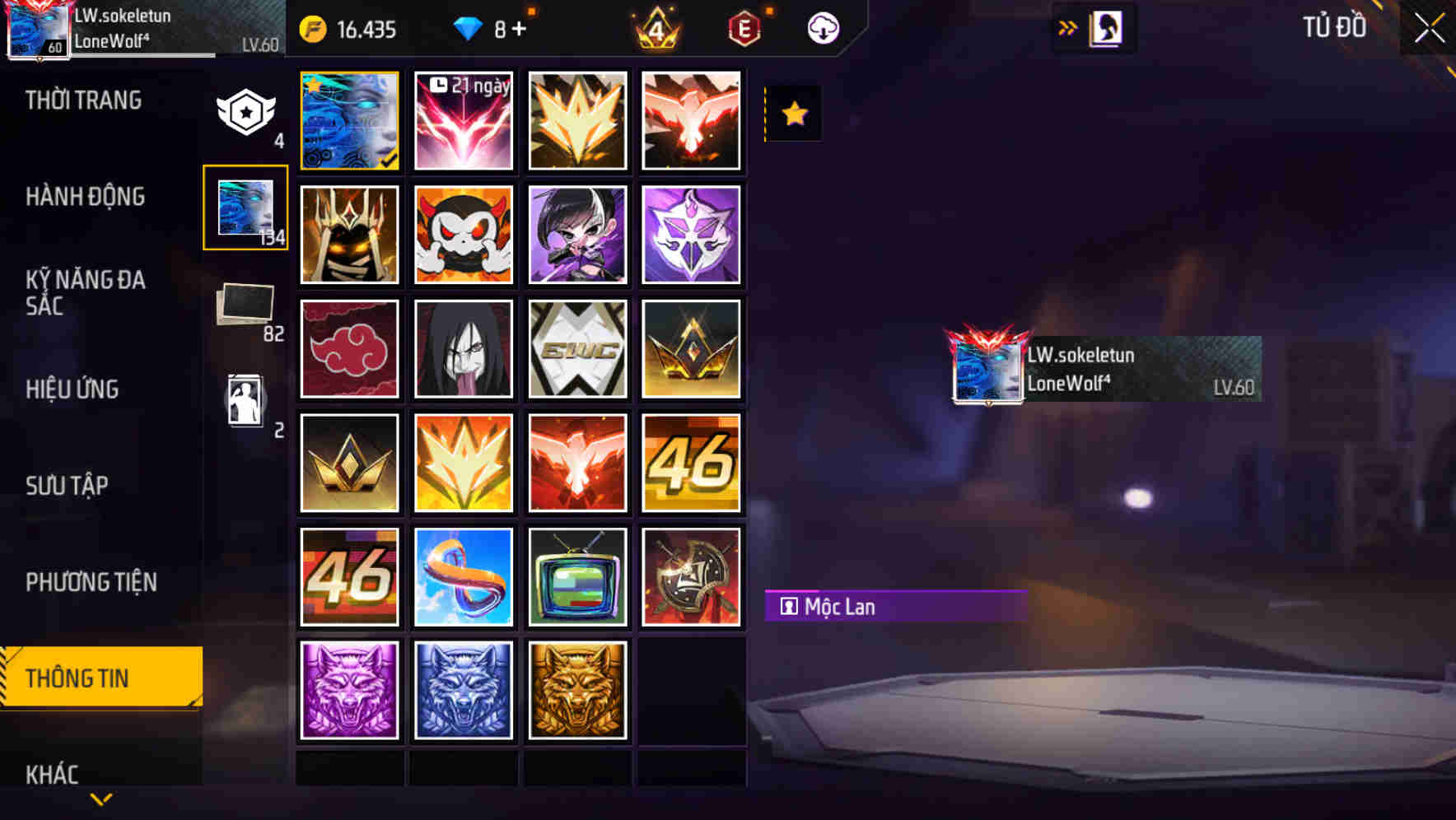Open the avatar category icon showing 134 items
The image size is (1456, 820).
245,207
